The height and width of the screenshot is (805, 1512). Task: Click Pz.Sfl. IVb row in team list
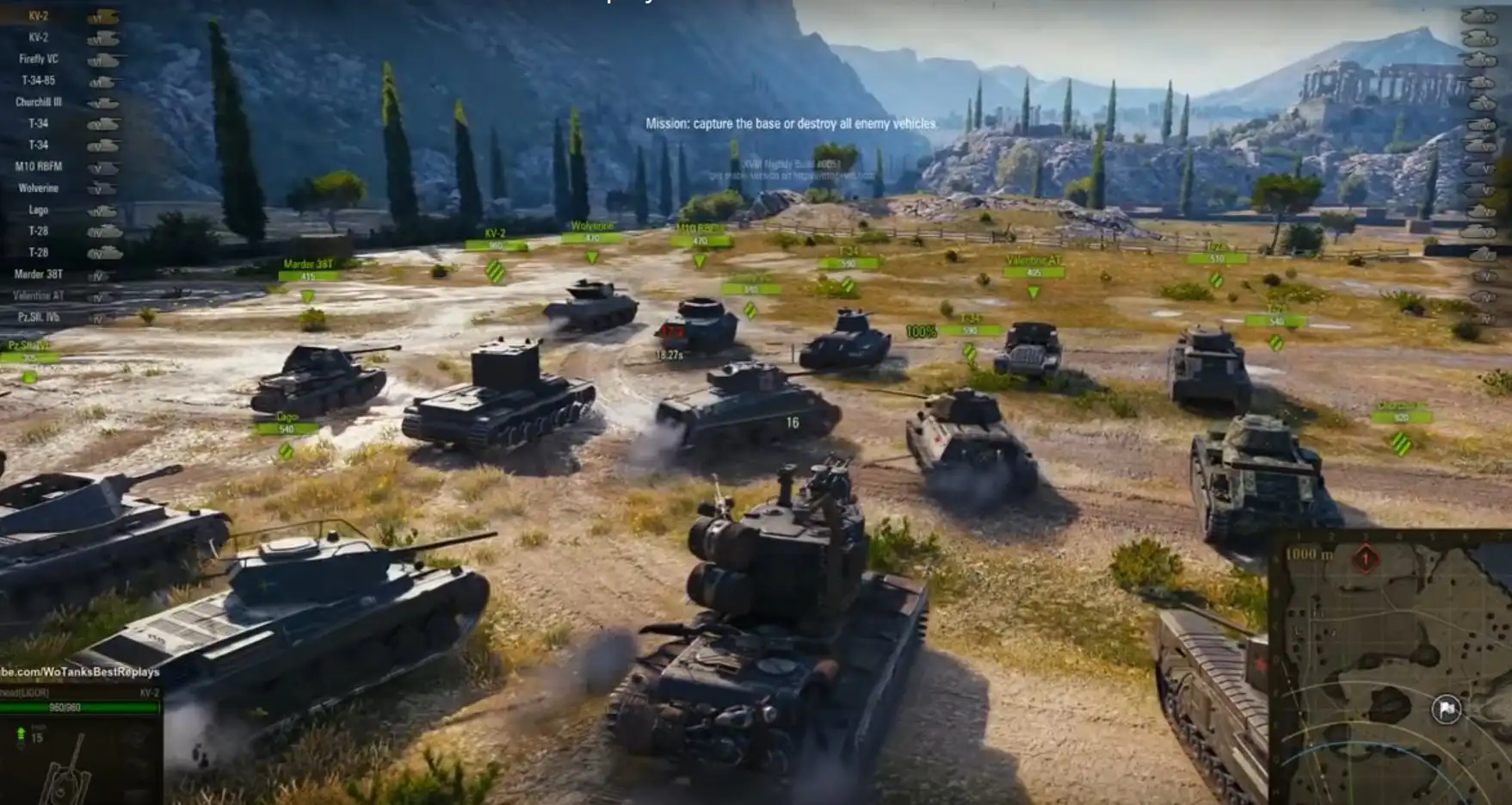(39, 318)
